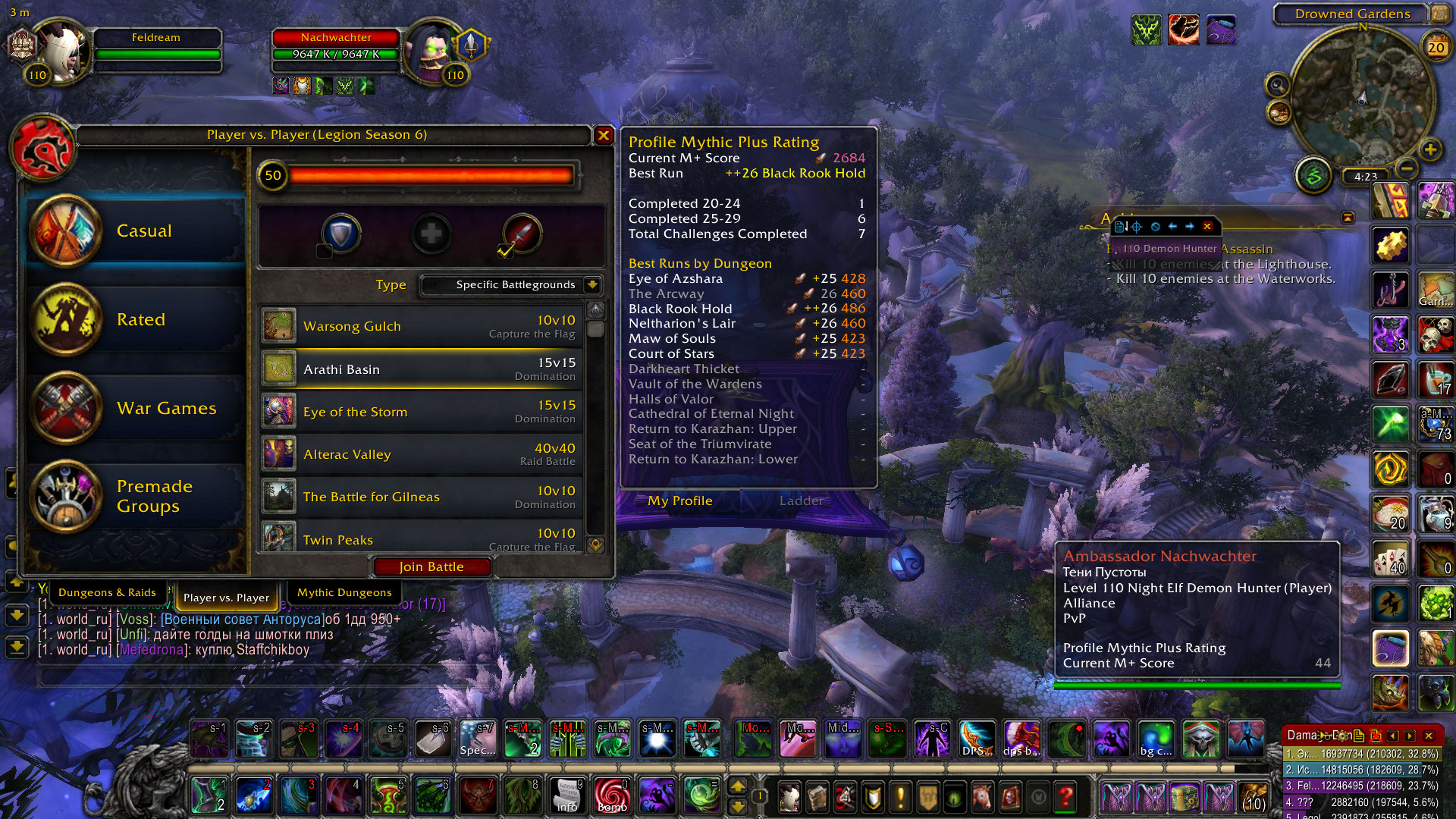This screenshot has width=1456, height=819.
Task: Switch to the Dungeons & Raids tab
Action: [107, 592]
